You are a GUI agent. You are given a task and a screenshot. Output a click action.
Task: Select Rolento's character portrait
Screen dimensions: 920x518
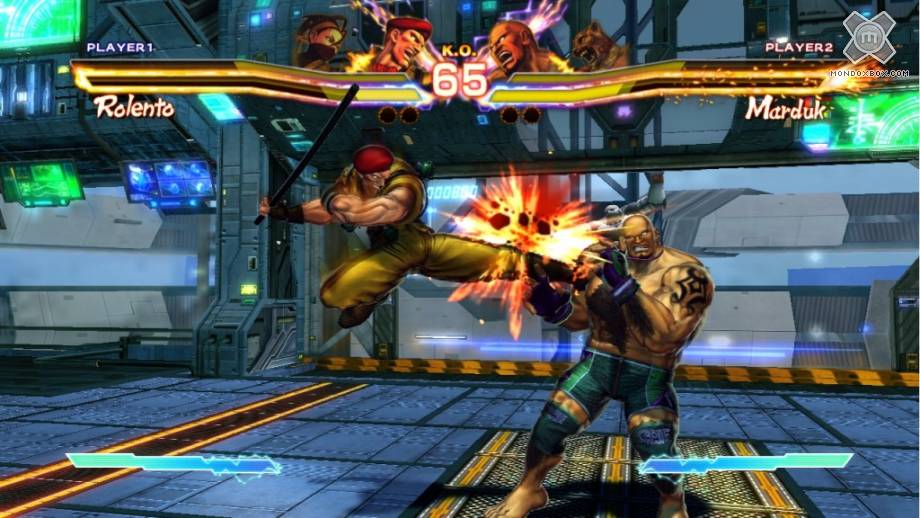coord(402,42)
